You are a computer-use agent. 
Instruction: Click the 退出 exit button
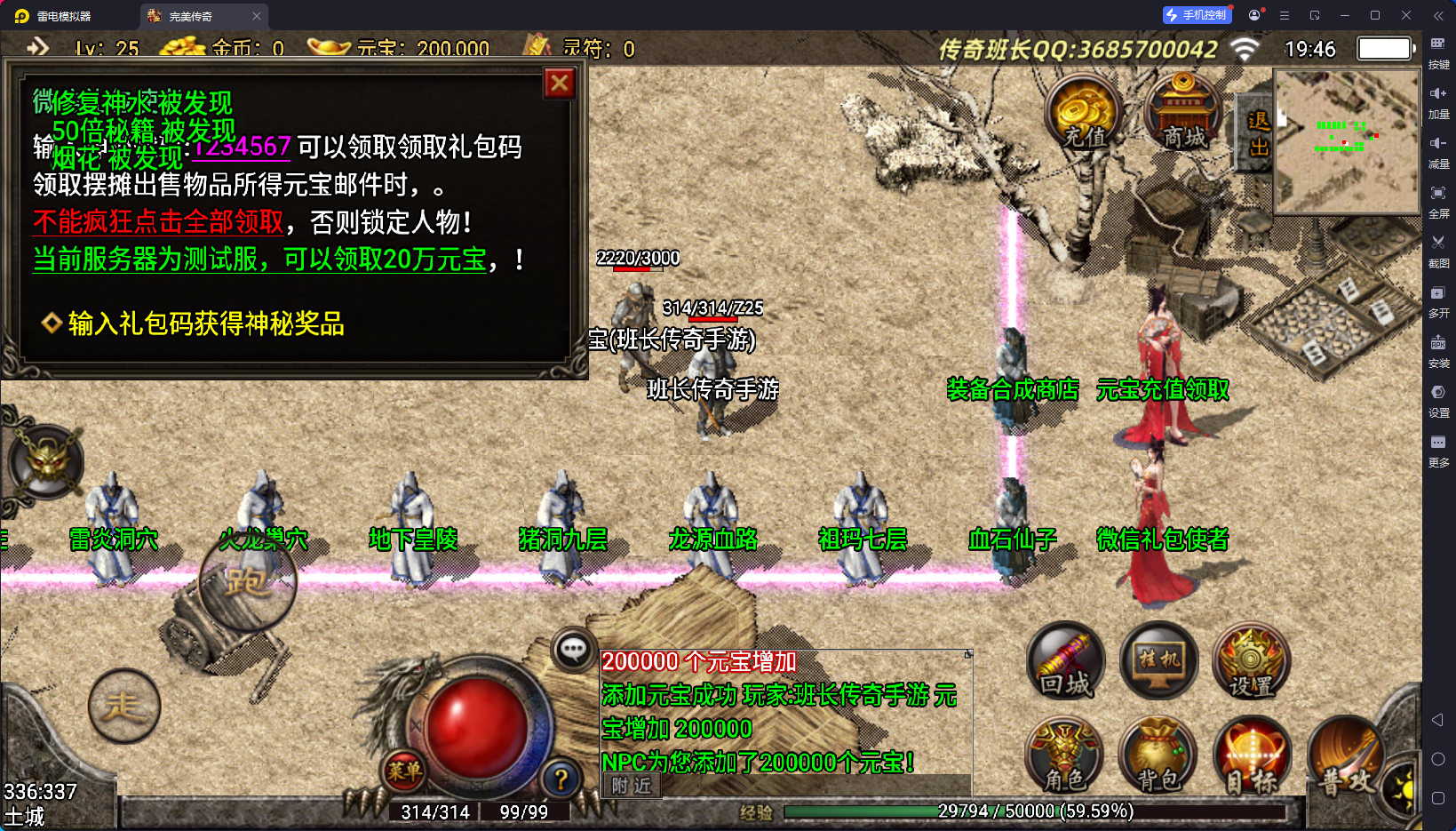click(1258, 133)
